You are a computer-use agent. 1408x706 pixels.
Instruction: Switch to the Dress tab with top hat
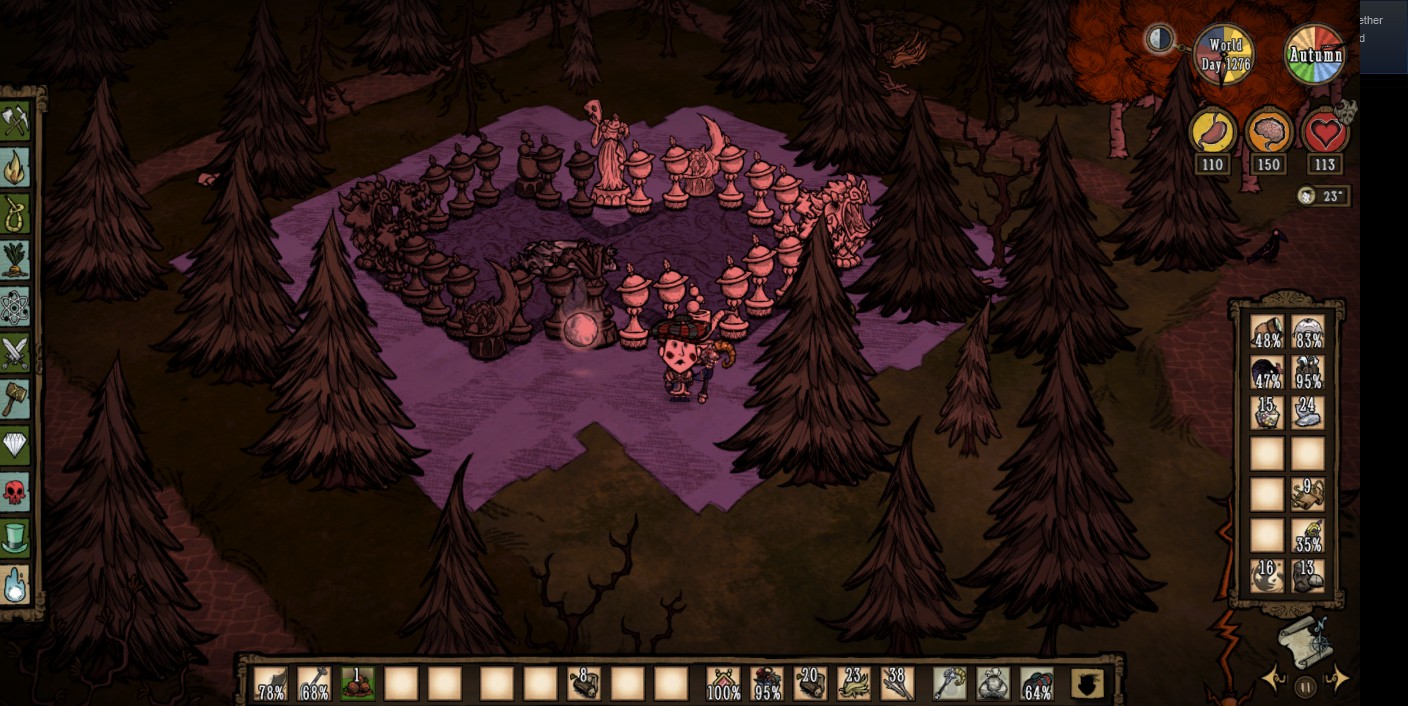(15, 538)
